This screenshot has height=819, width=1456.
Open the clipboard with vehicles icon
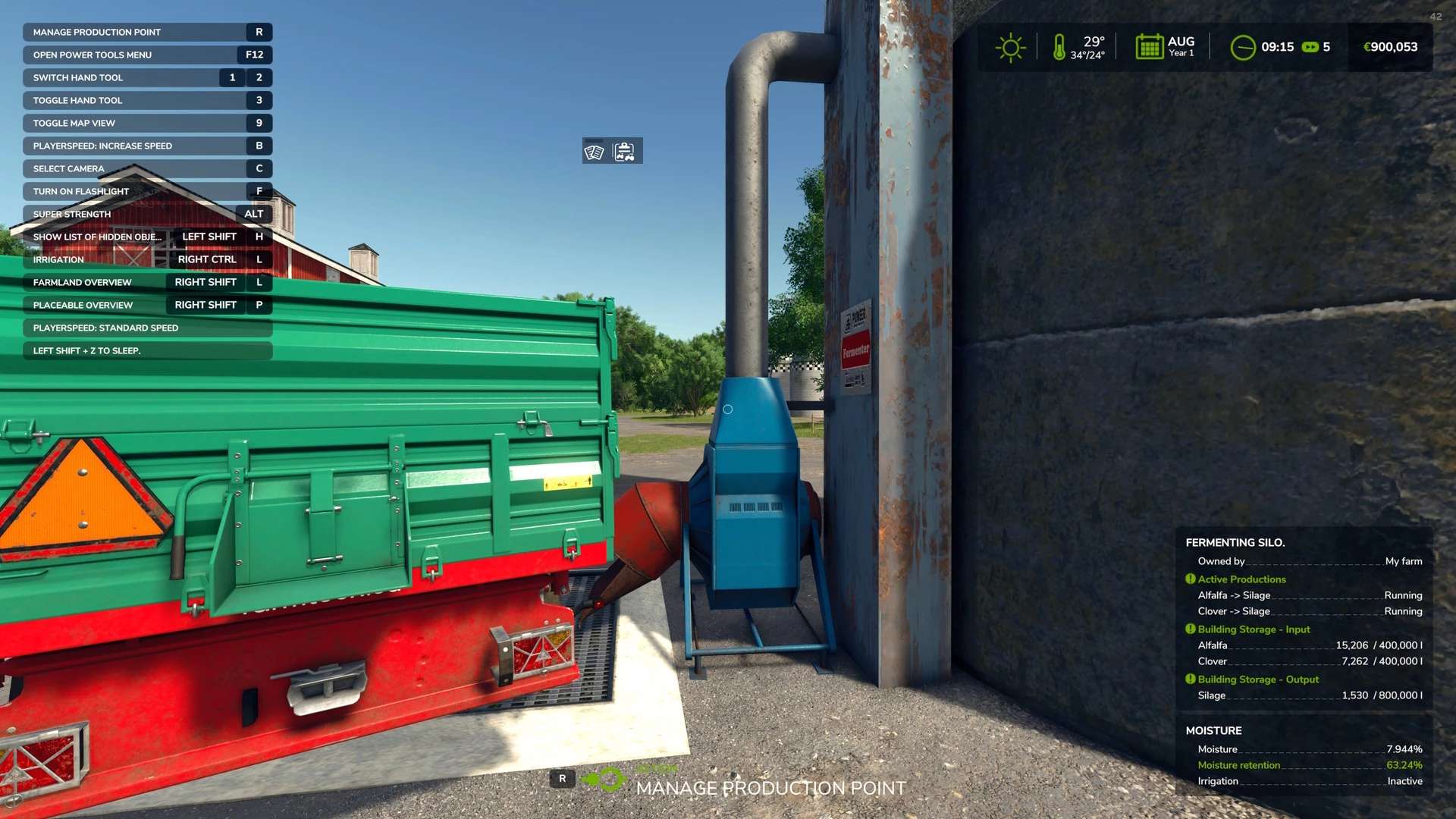[625, 152]
